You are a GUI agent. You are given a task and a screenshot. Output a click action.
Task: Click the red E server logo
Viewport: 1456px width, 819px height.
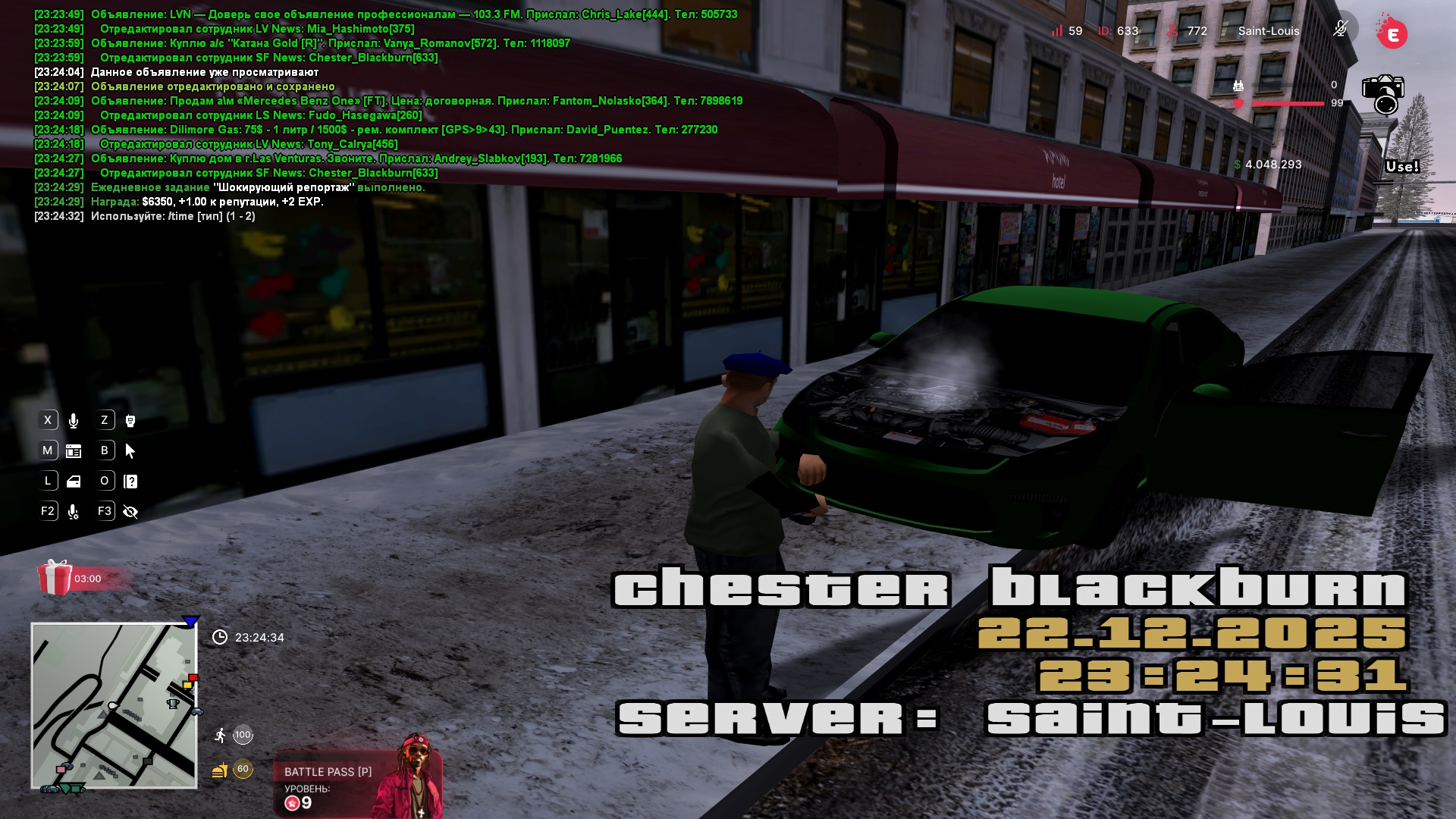coord(1392,34)
